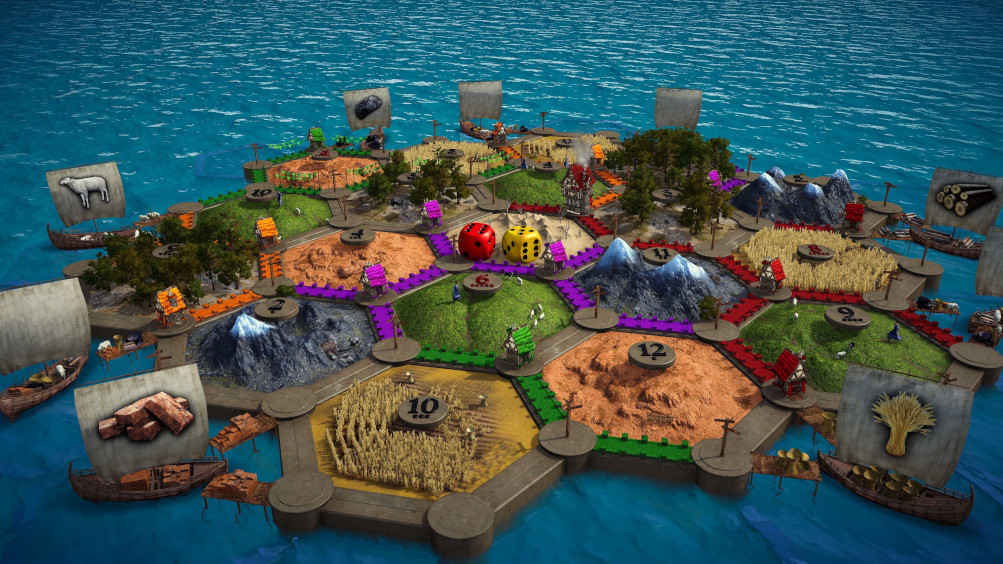
Task: Click the yellow die
Action: pos(522,244)
